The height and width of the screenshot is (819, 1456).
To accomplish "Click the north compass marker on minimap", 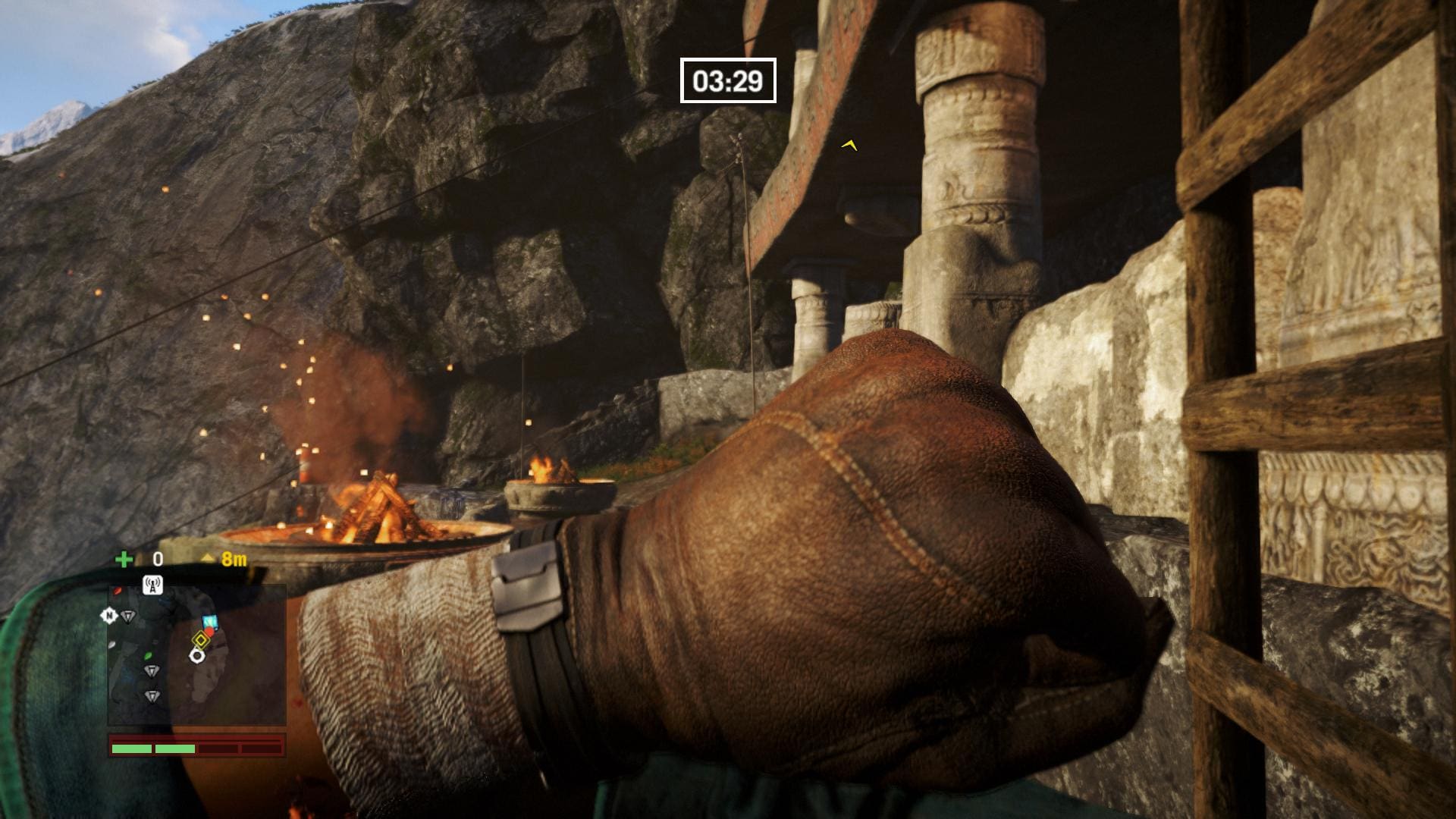I will click(x=108, y=616).
